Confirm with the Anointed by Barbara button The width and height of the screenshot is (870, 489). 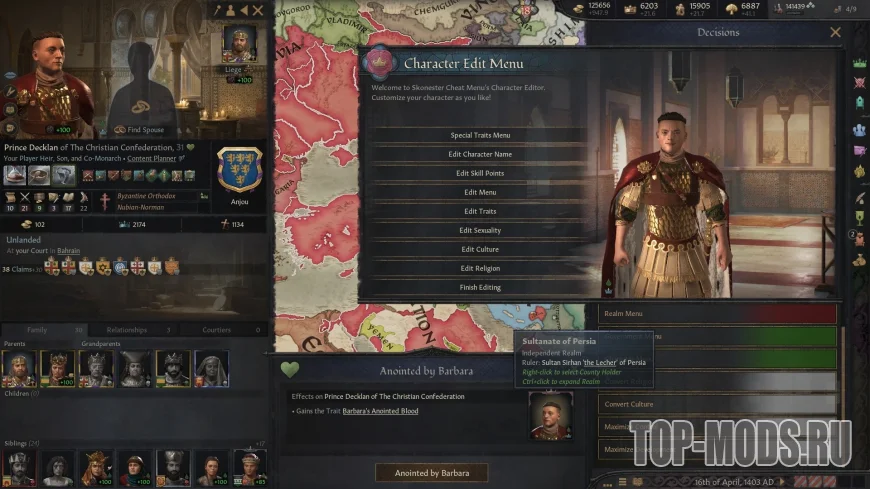pyautogui.click(x=431, y=472)
